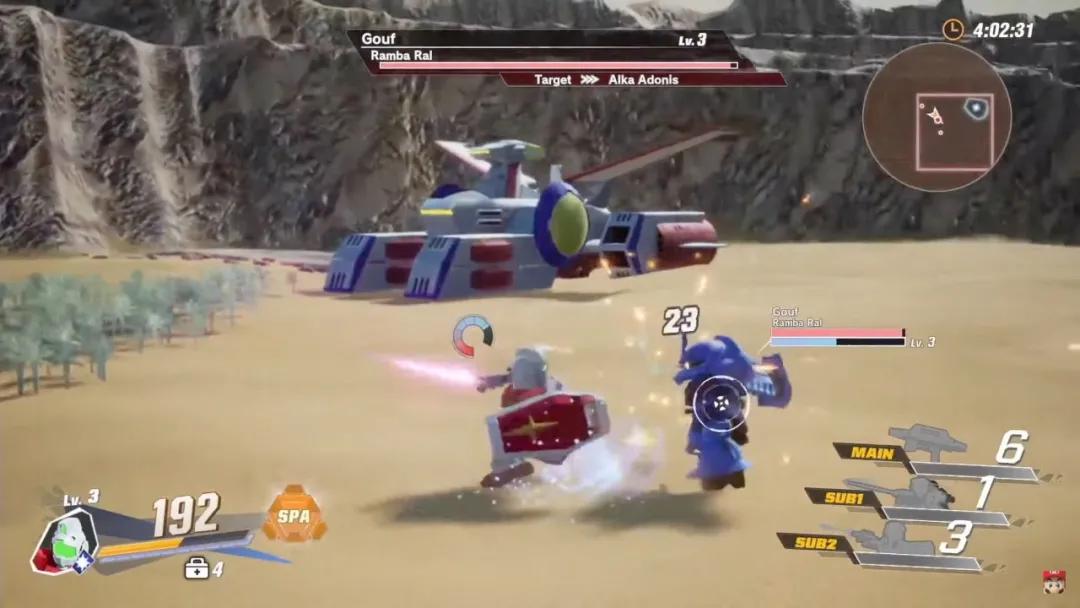This screenshot has height=608, width=1080.
Task: Activate the orange SPA special attack icon
Action: click(294, 515)
